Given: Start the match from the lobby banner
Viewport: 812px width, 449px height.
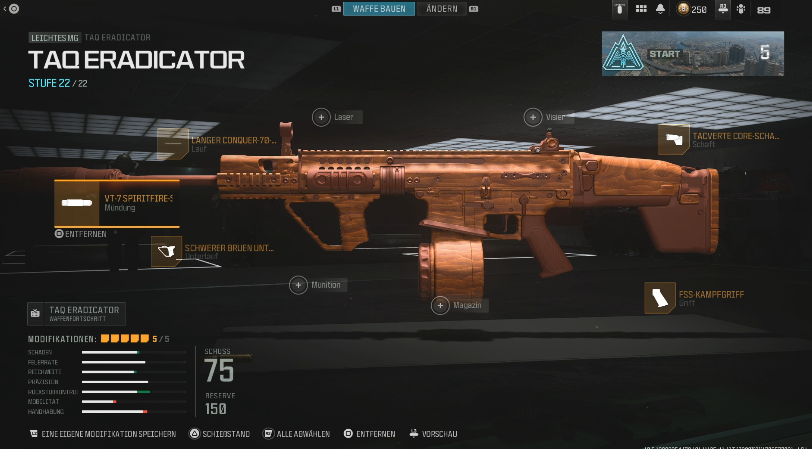Looking at the screenshot, I should click(x=692, y=53).
